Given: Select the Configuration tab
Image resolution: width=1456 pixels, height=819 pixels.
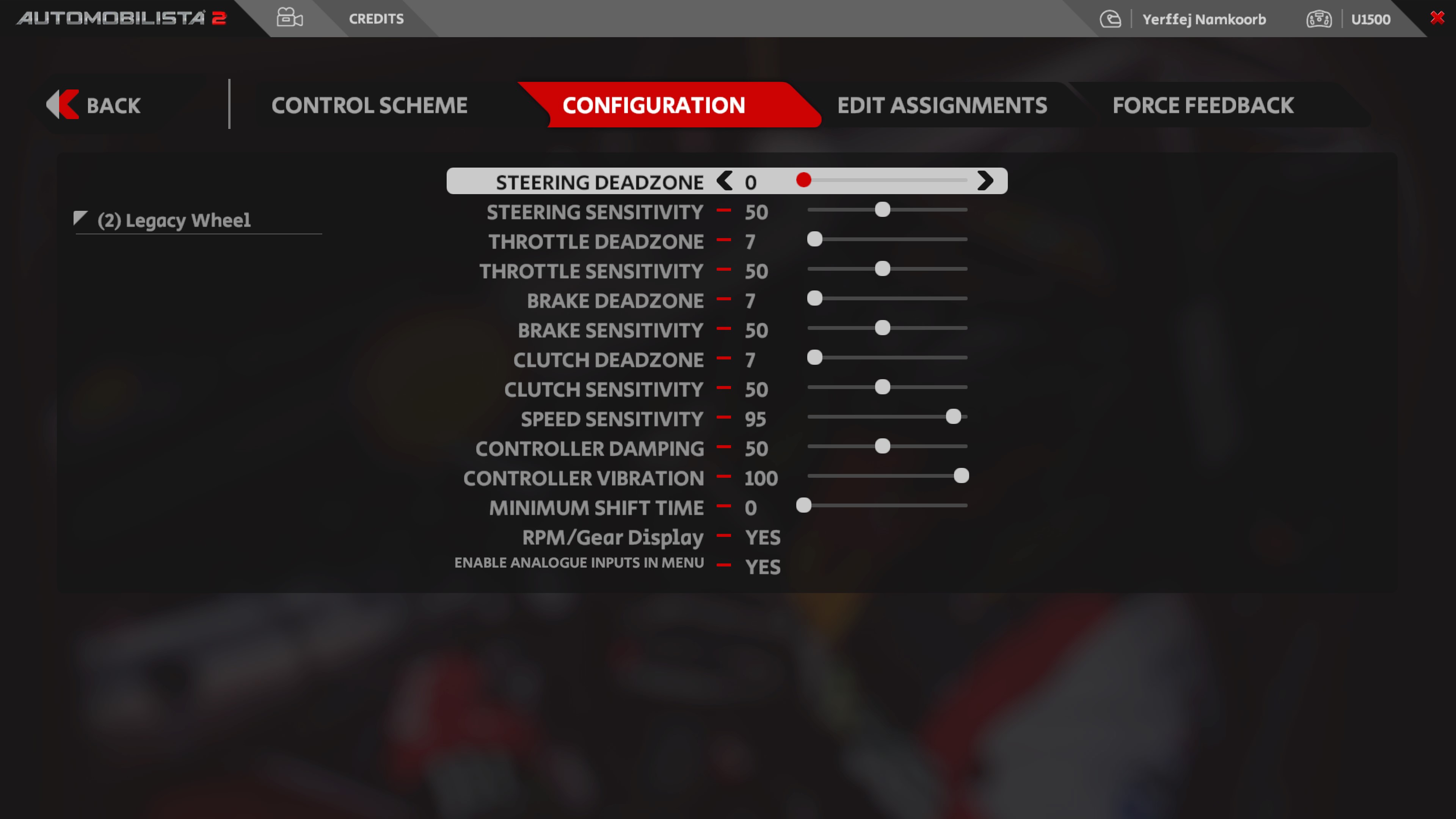Looking at the screenshot, I should point(653,105).
